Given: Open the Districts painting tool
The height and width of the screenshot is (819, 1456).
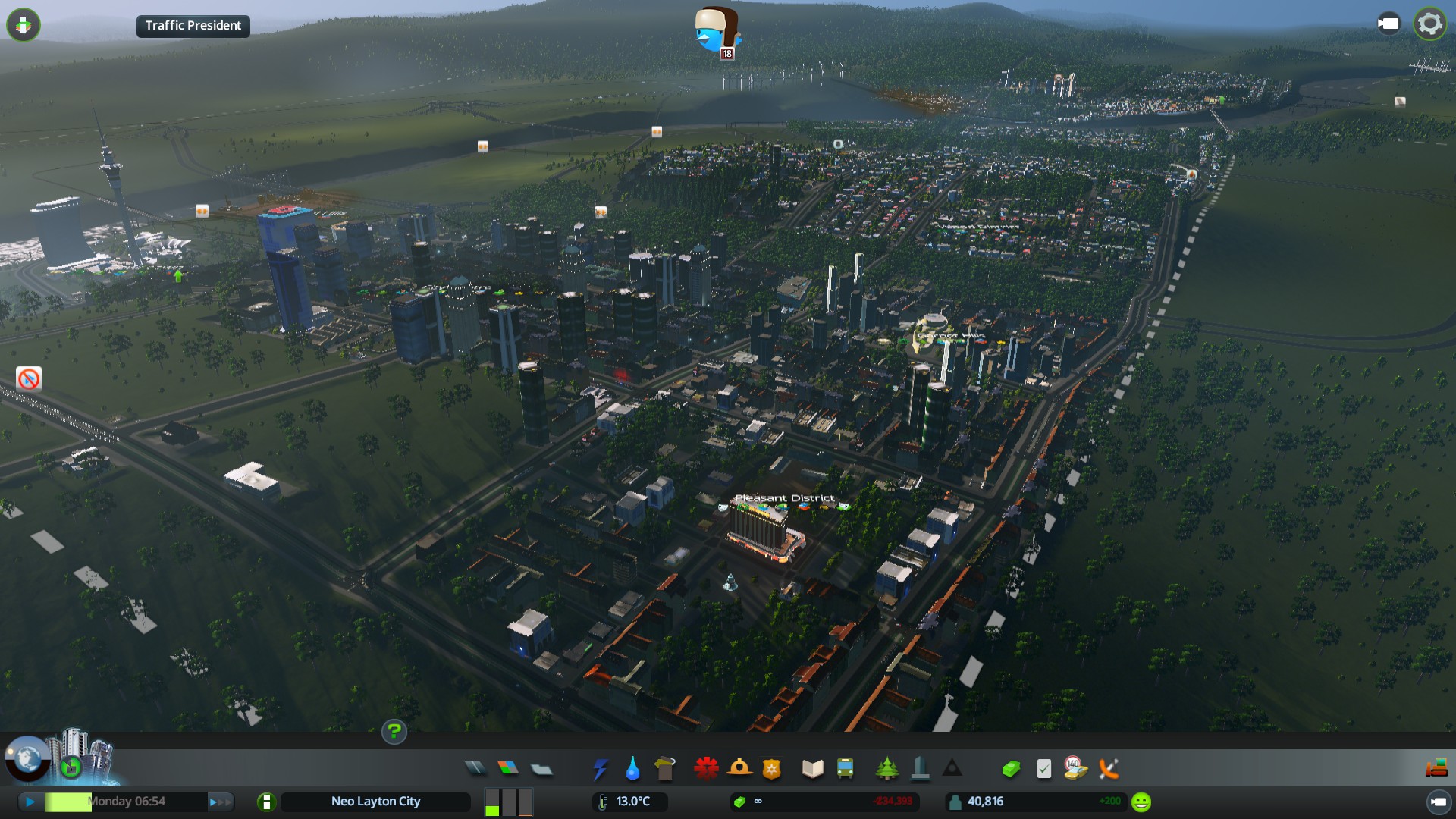Looking at the screenshot, I should click(x=541, y=769).
